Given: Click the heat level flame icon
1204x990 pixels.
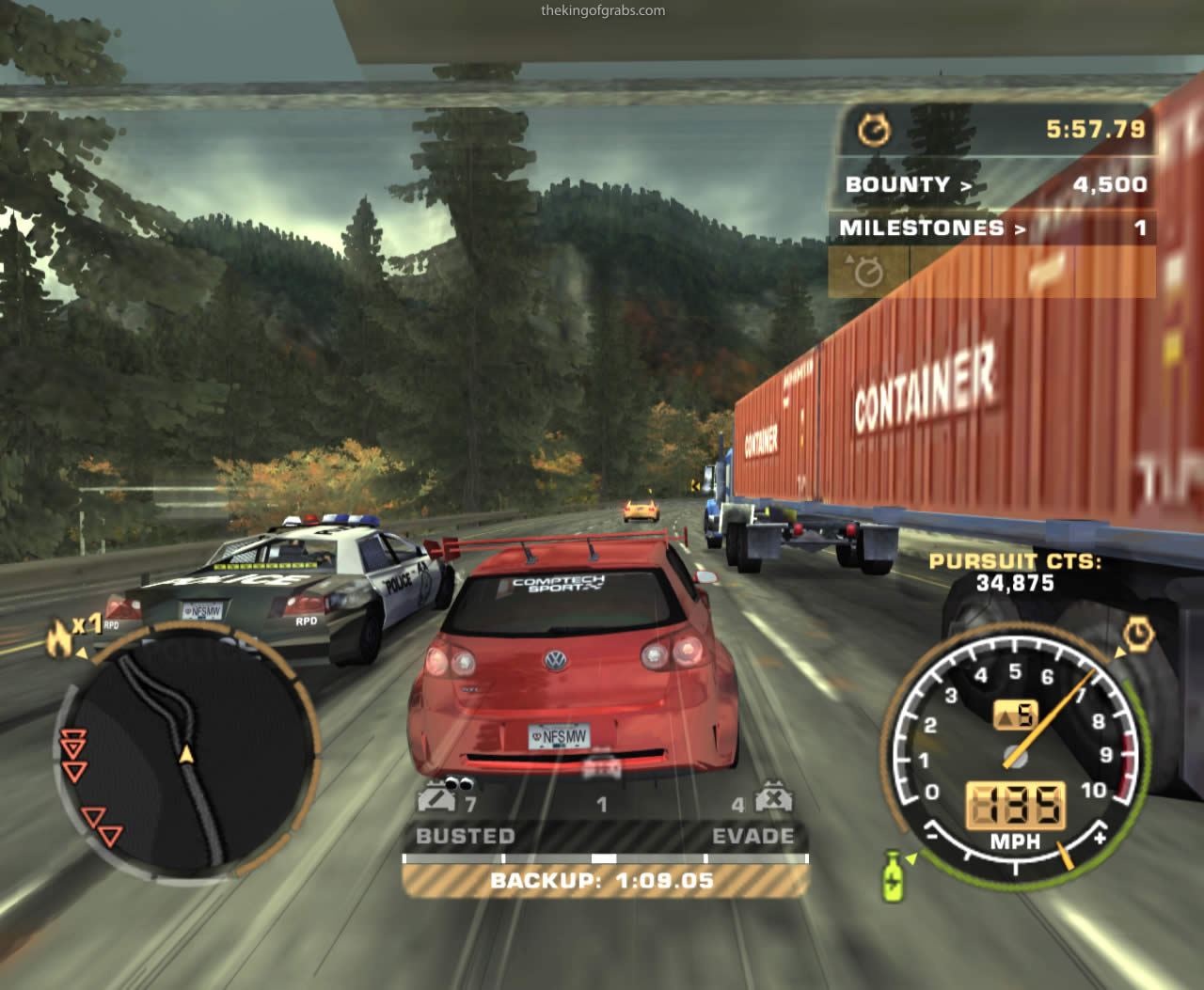Looking at the screenshot, I should (60, 637).
